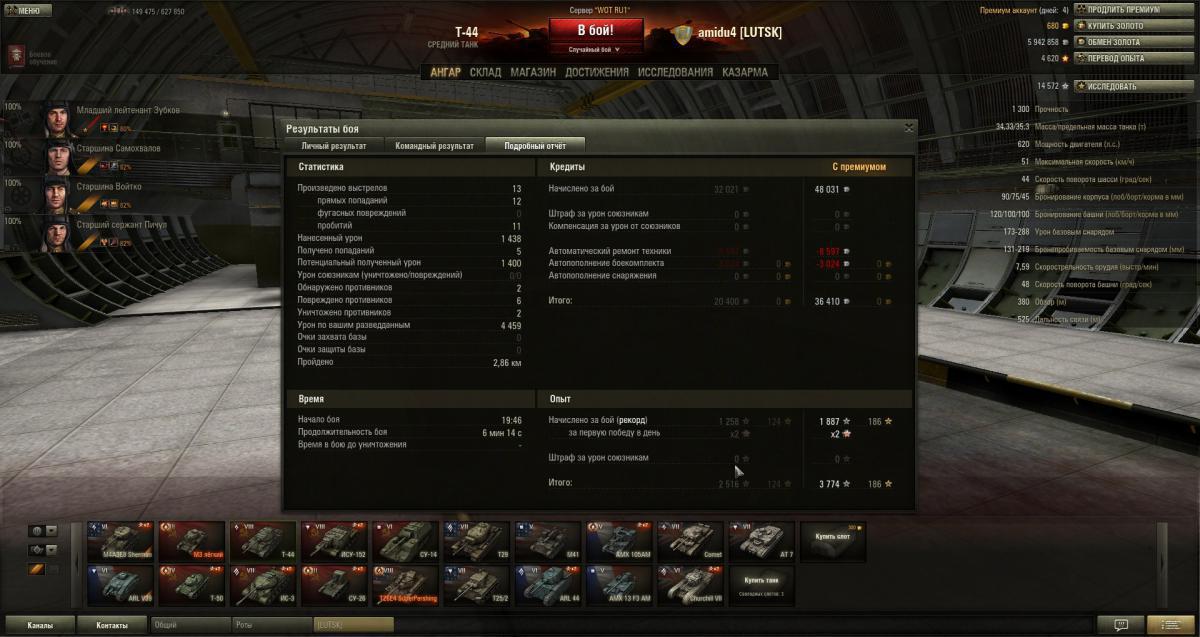Start the battle with the В бой! button

[595, 30]
